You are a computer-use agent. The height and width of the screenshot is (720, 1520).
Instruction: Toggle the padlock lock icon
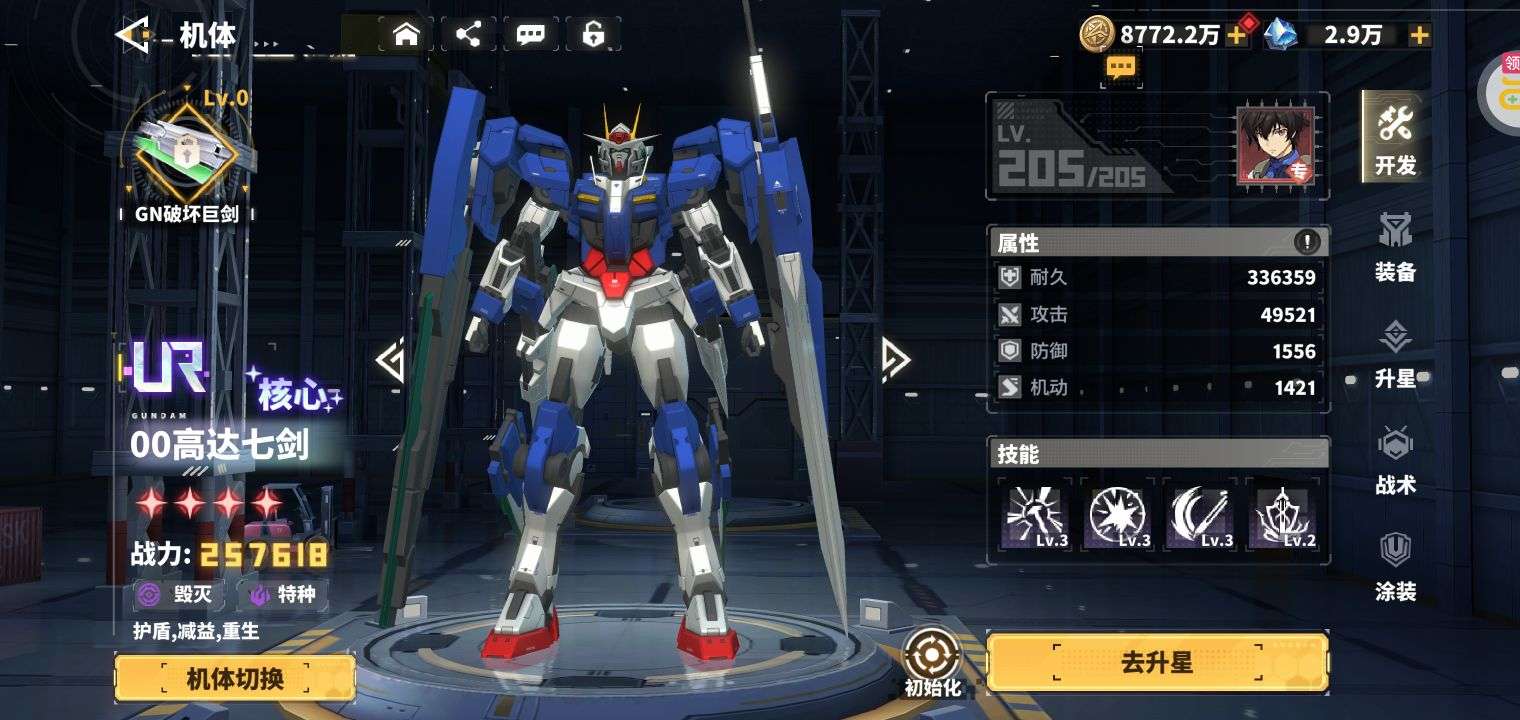593,35
